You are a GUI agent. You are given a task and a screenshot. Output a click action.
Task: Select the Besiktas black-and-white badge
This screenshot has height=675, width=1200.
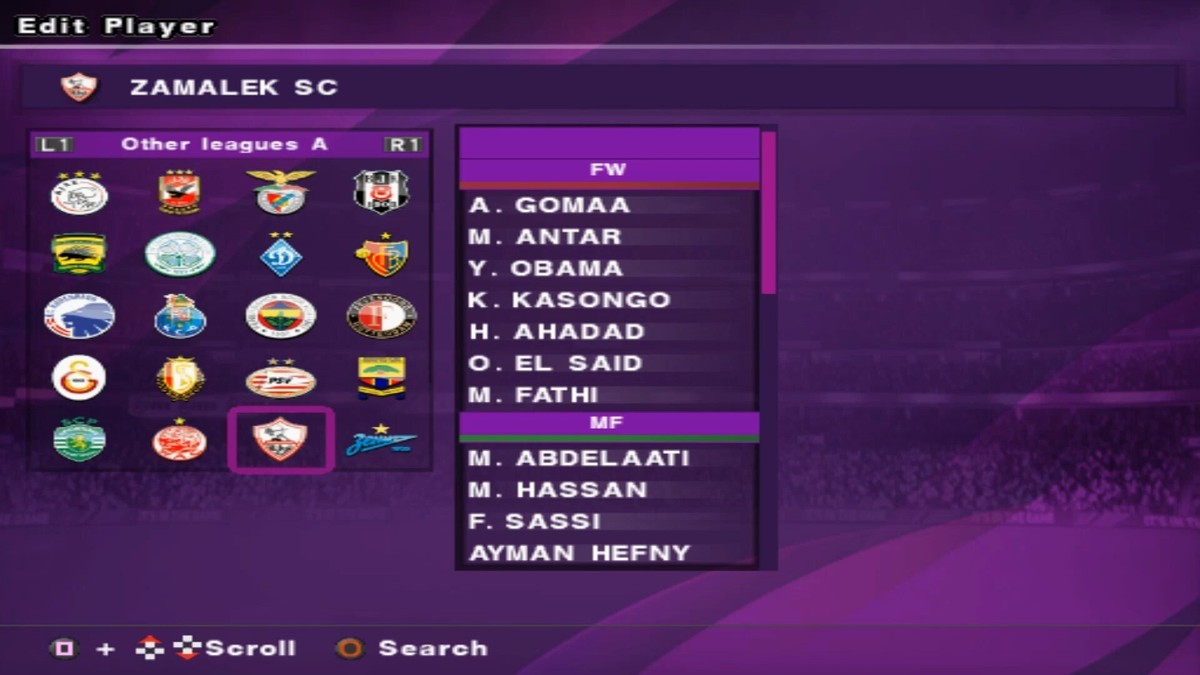coord(381,192)
